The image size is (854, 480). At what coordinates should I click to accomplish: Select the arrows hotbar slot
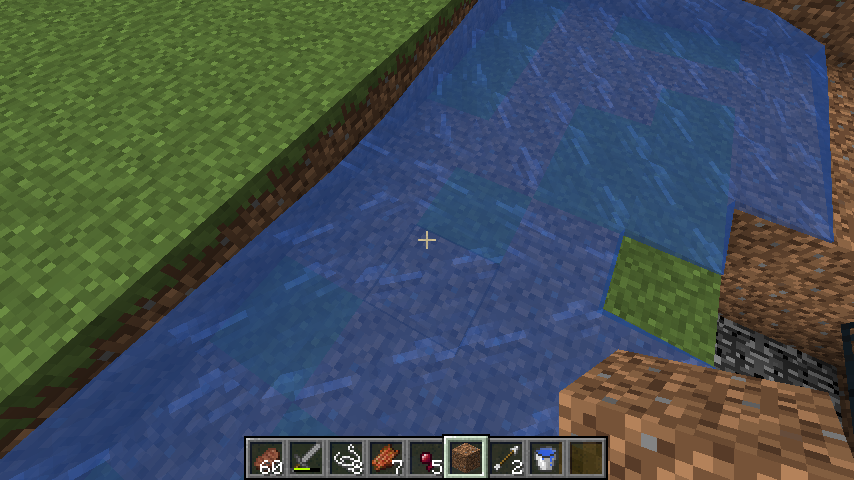tap(507, 457)
